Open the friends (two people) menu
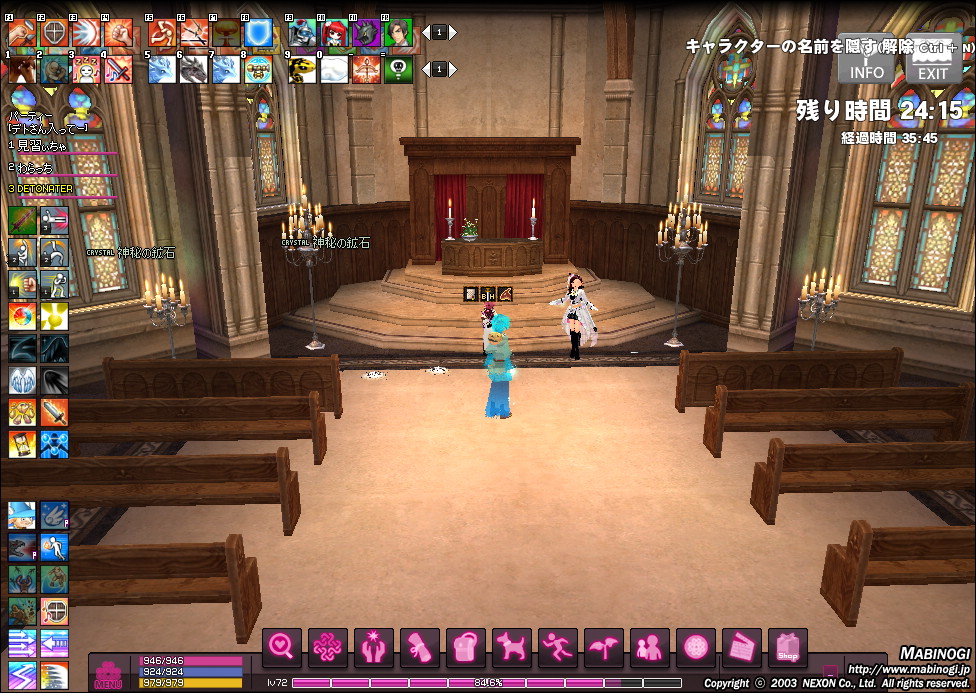Screen dimensions: 976x693 coord(649,648)
